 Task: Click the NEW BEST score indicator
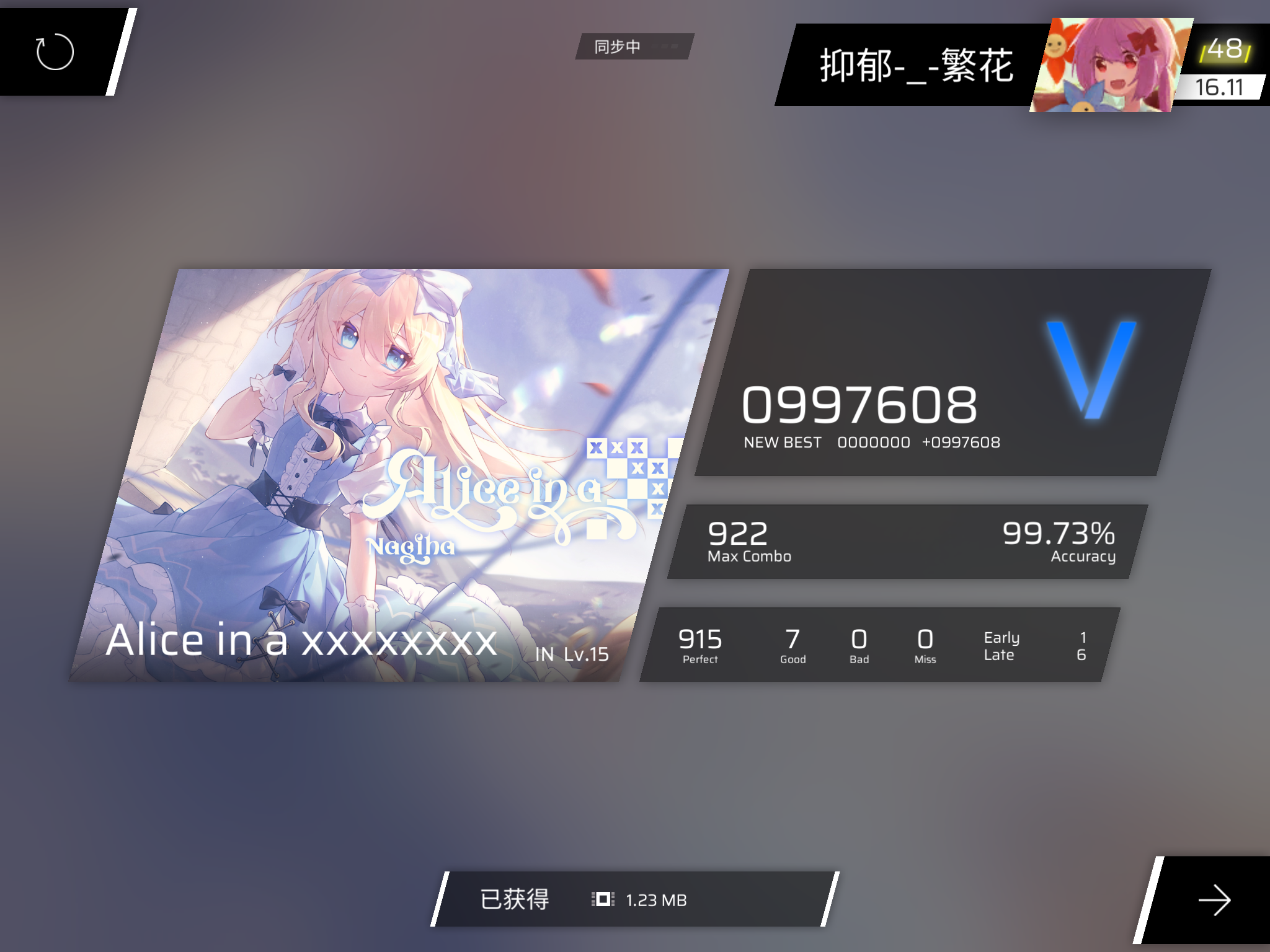pyautogui.click(x=784, y=442)
